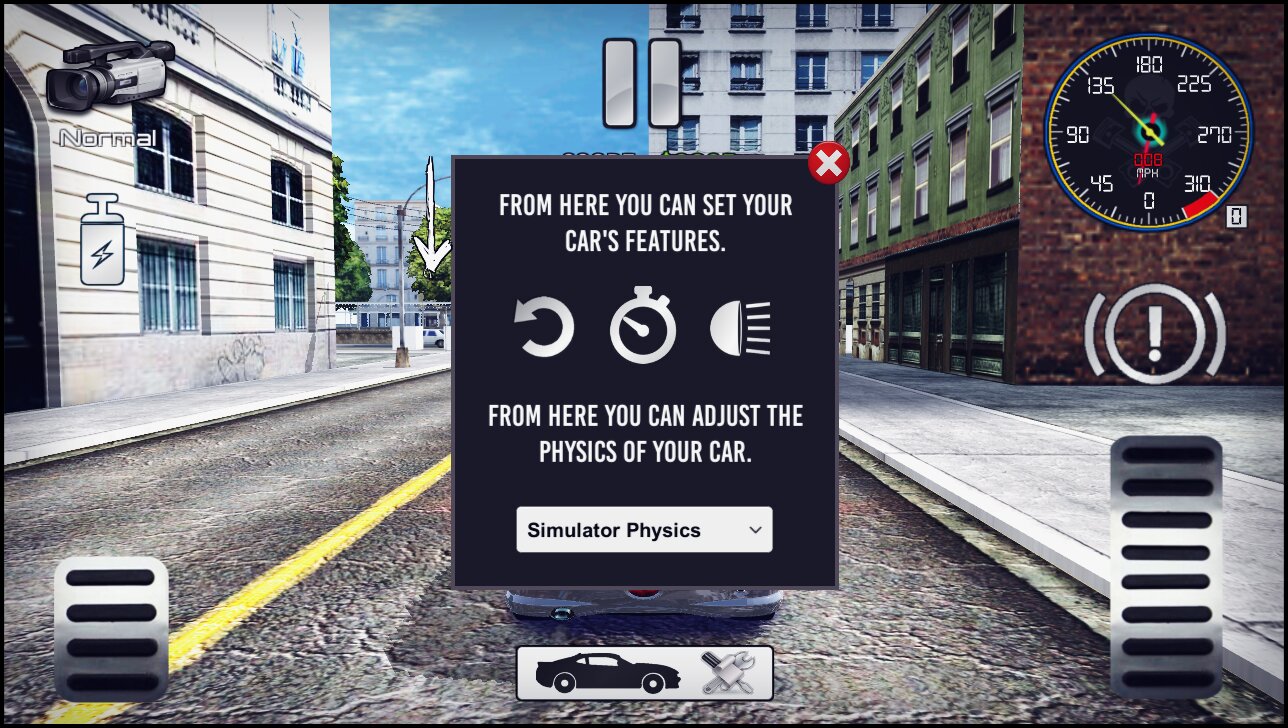Open the wrench and screwdriver settings
Screen dimensions: 1288x728
[727, 673]
